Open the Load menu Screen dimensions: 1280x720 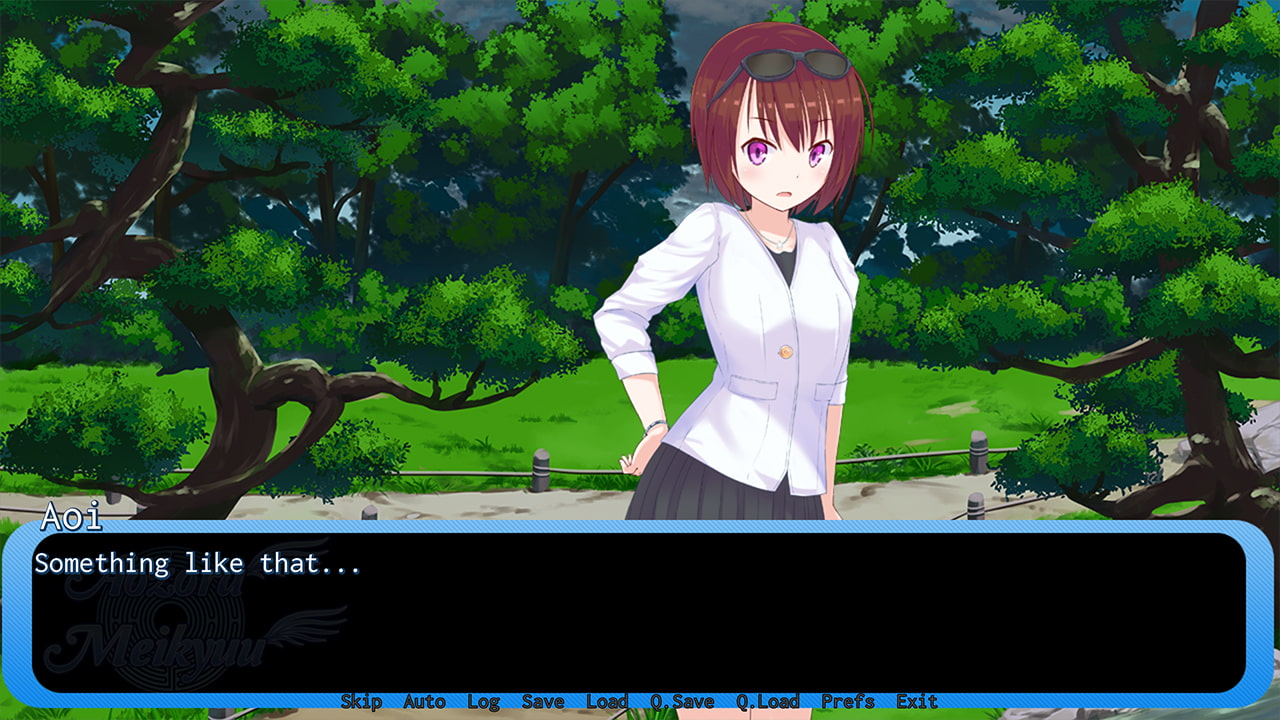pyautogui.click(x=606, y=702)
